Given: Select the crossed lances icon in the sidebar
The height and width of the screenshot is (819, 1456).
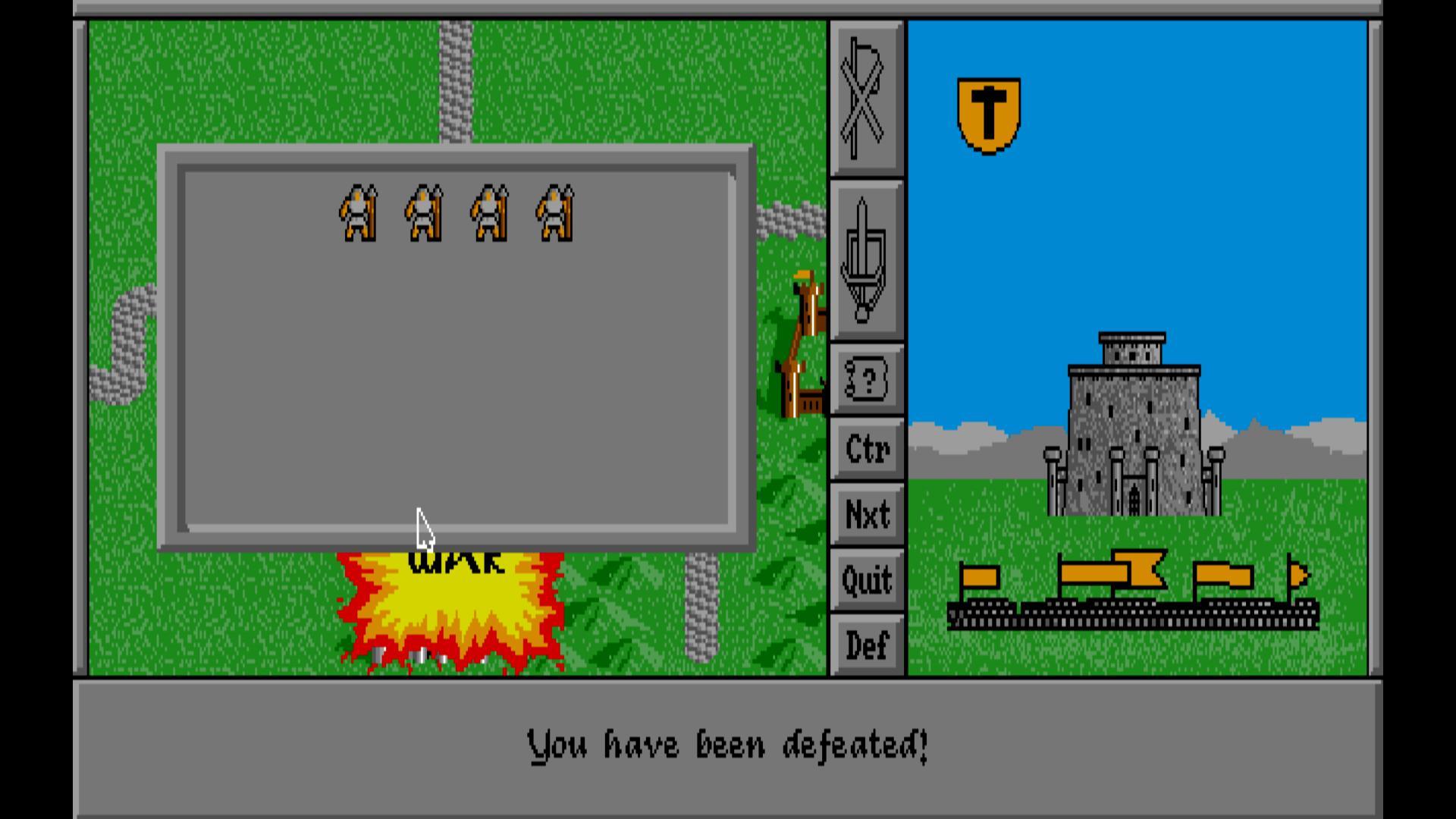Looking at the screenshot, I should [864, 99].
